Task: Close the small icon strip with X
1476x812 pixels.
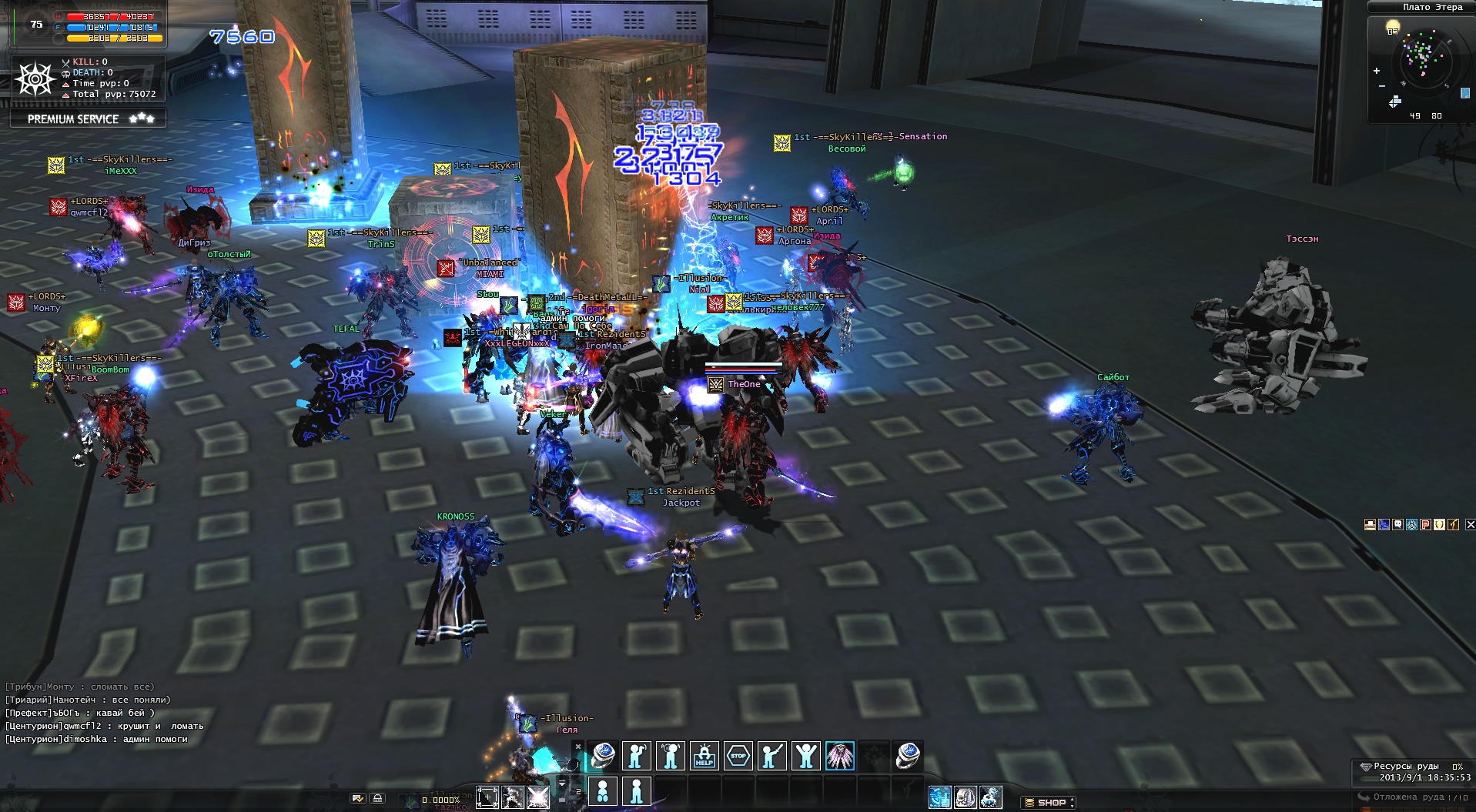Action: [x=1470, y=524]
